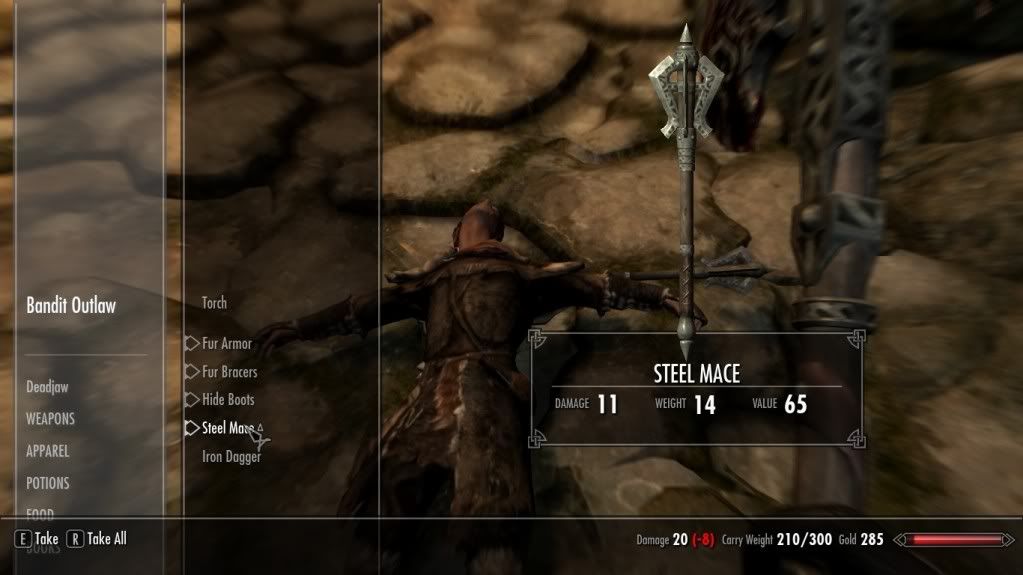This screenshot has width=1023, height=575.
Task: Click the Iron Dagger item
Action: tap(231, 457)
